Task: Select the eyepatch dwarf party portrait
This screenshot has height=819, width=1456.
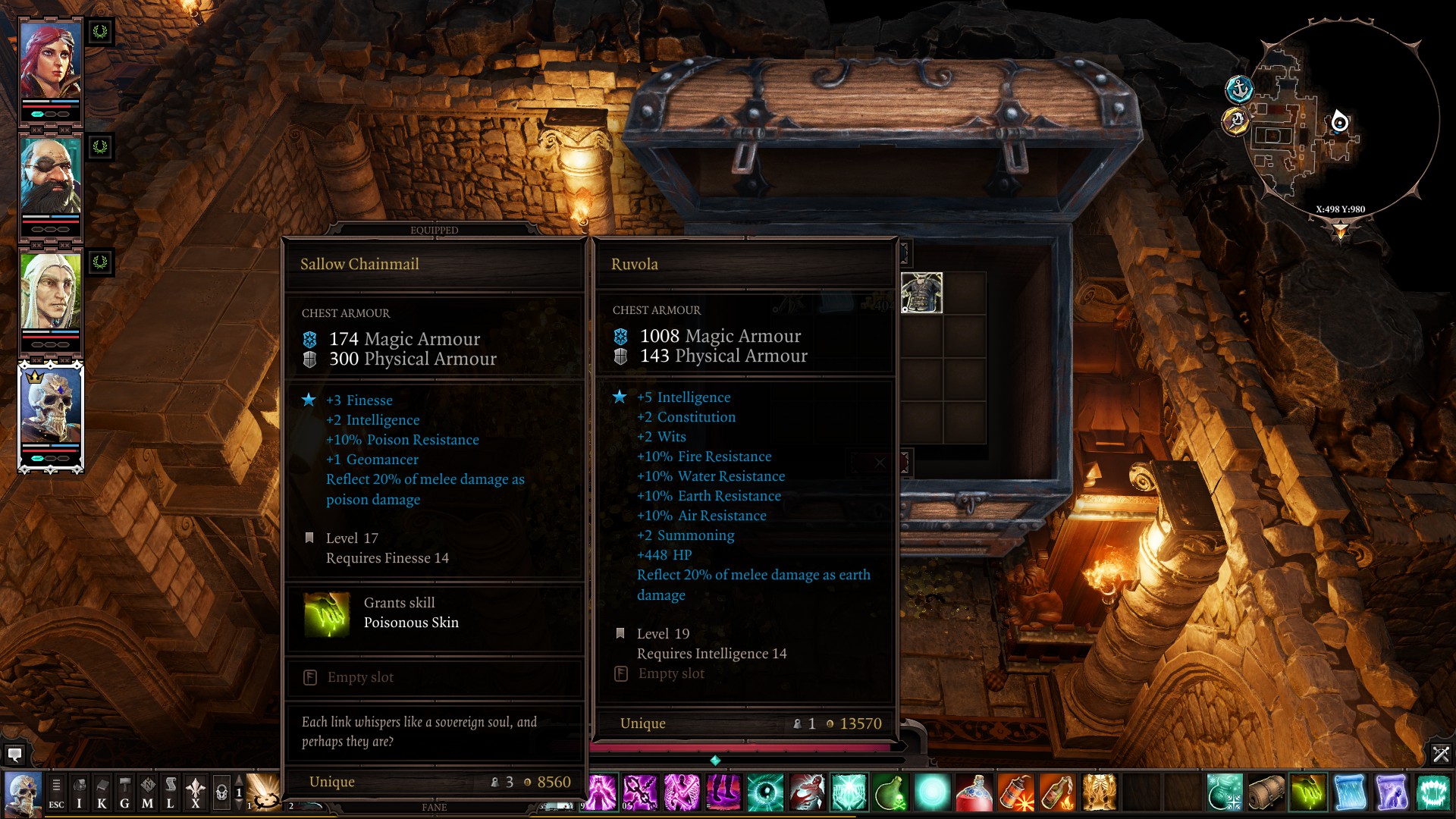Action: (x=50, y=177)
